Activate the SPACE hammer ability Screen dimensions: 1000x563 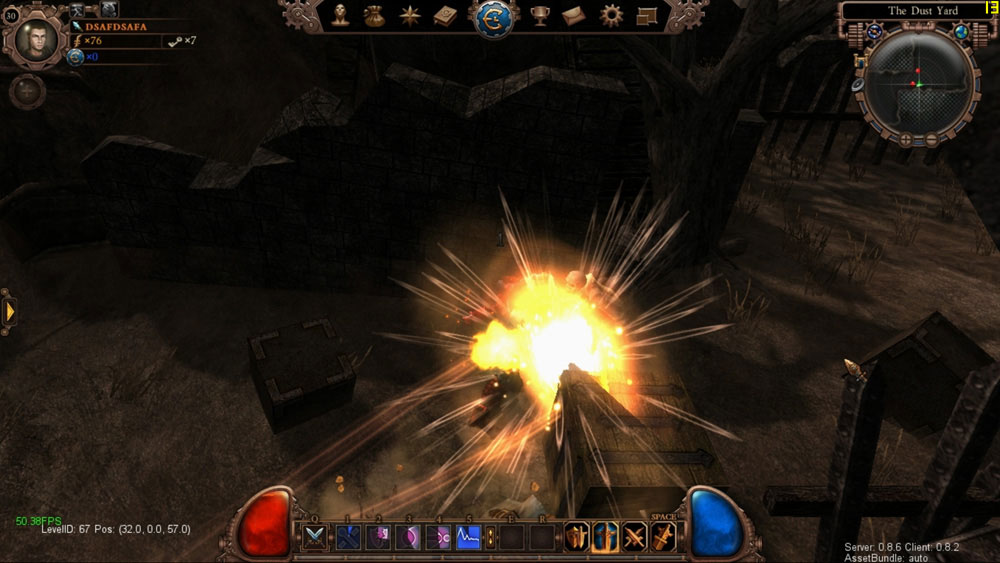663,537
